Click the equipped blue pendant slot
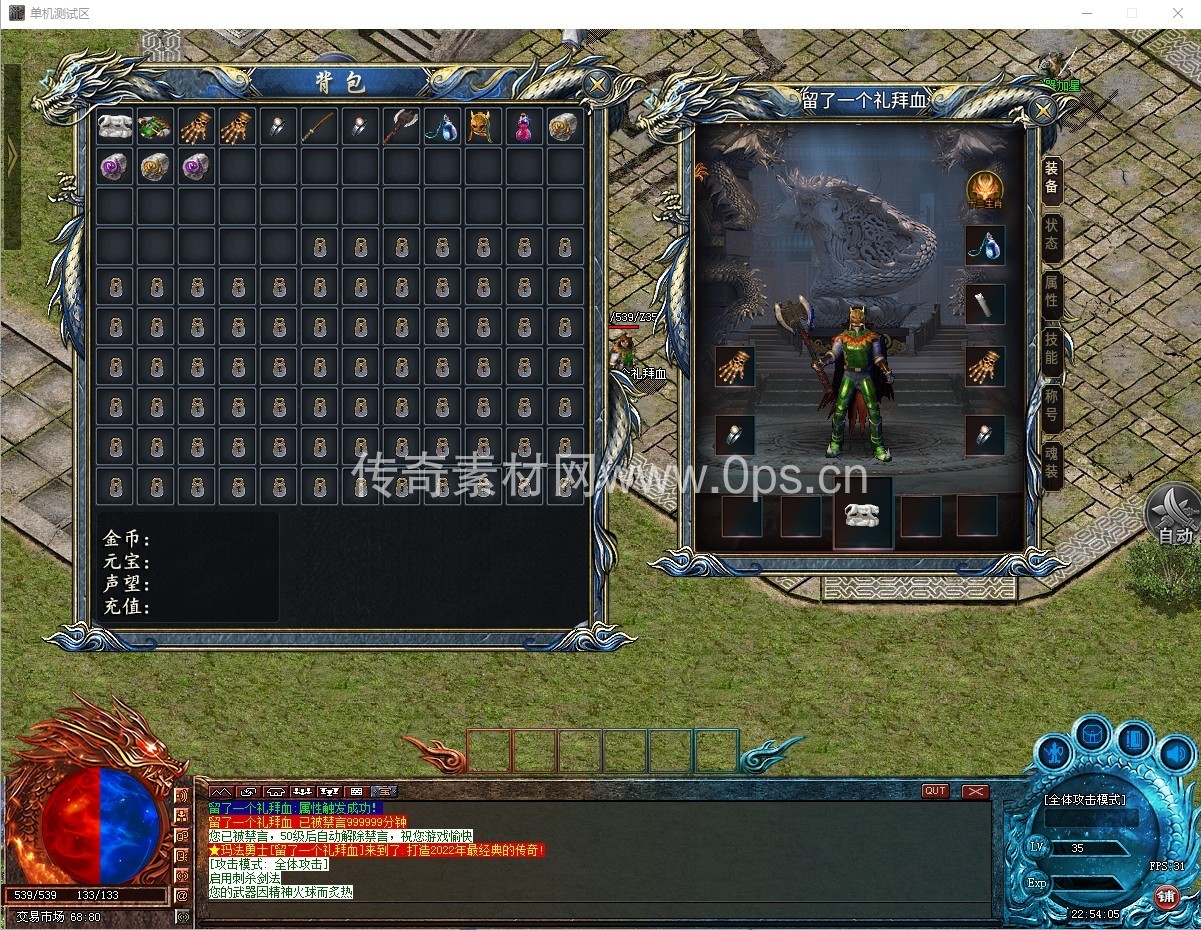1201x930 pixels. [984, 246]
